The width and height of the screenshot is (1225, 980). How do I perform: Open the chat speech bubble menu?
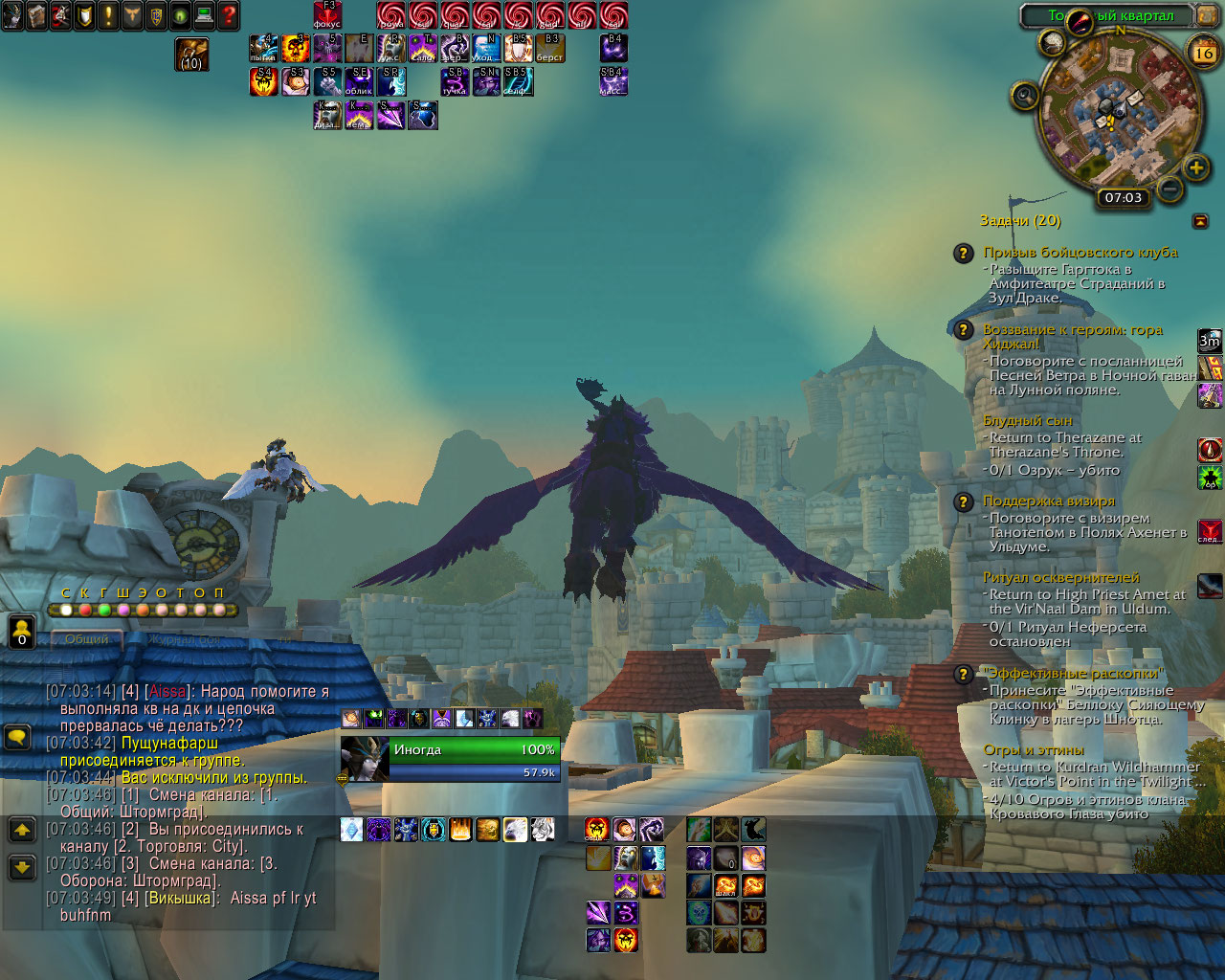[18, 738]
